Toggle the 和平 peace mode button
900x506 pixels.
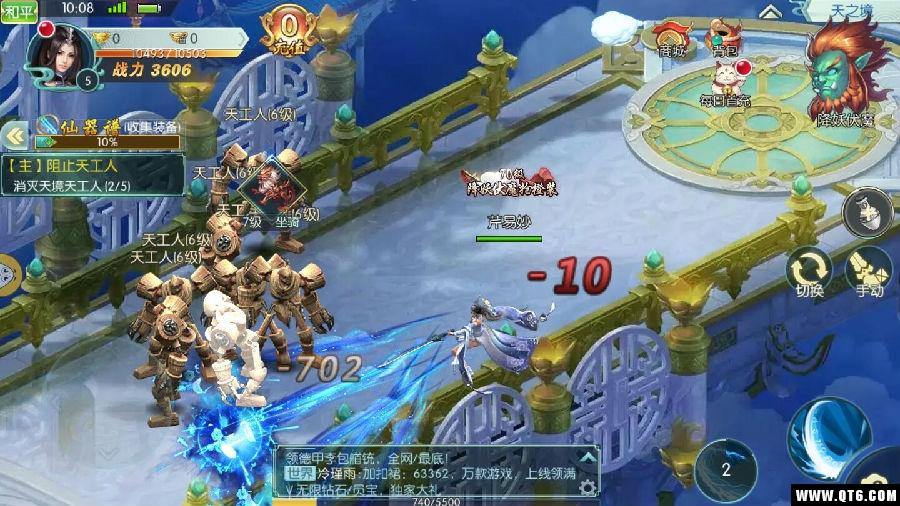click(x=19, y=9)
